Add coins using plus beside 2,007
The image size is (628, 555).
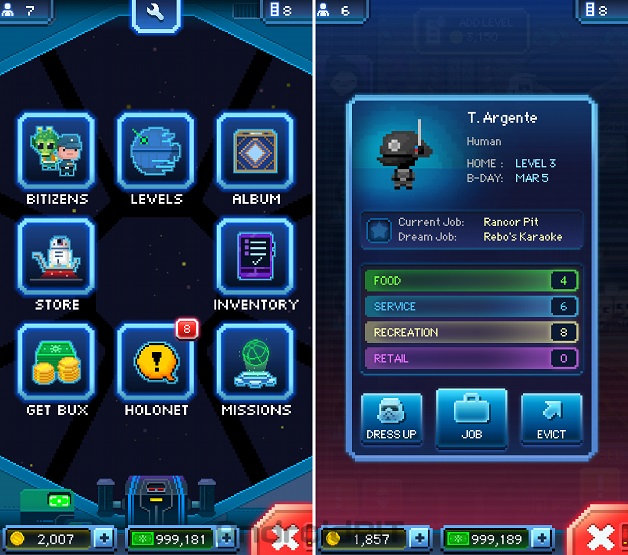pyautogui.click(x=107, y=539)
